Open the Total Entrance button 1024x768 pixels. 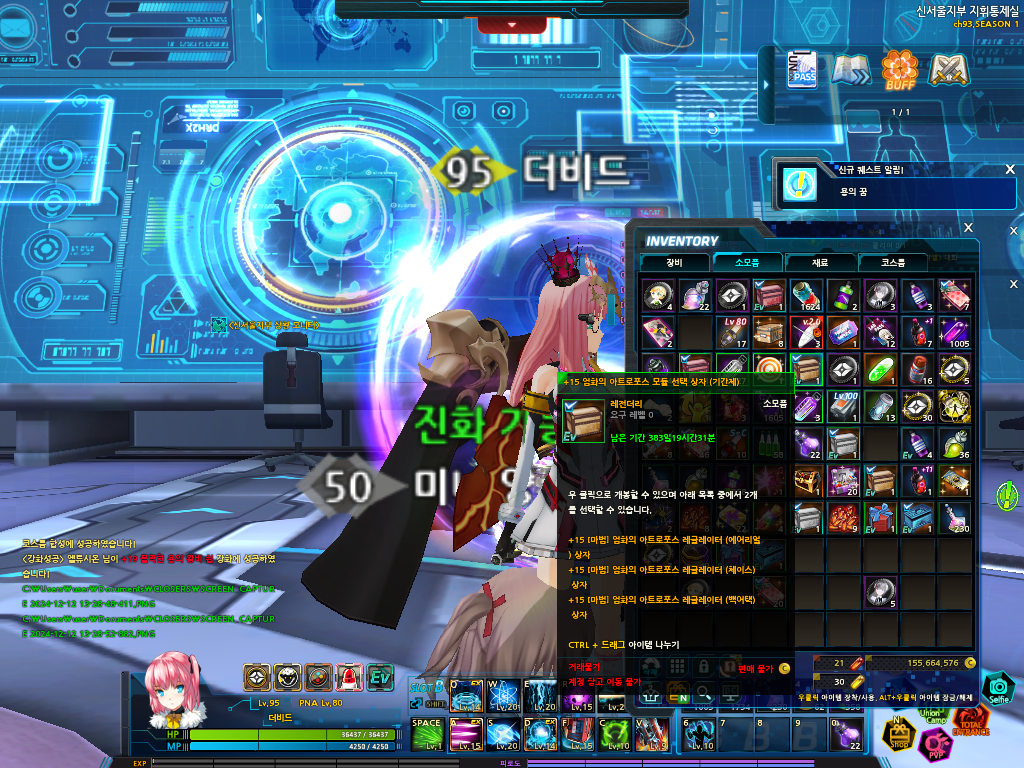970,722
